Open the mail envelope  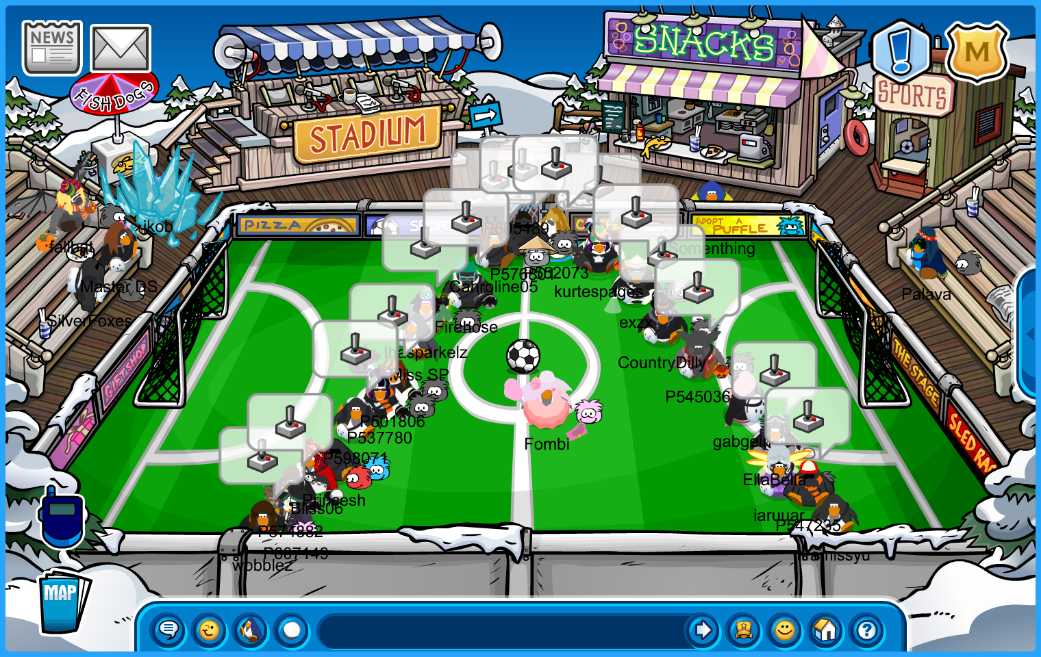tap(120, 48)
